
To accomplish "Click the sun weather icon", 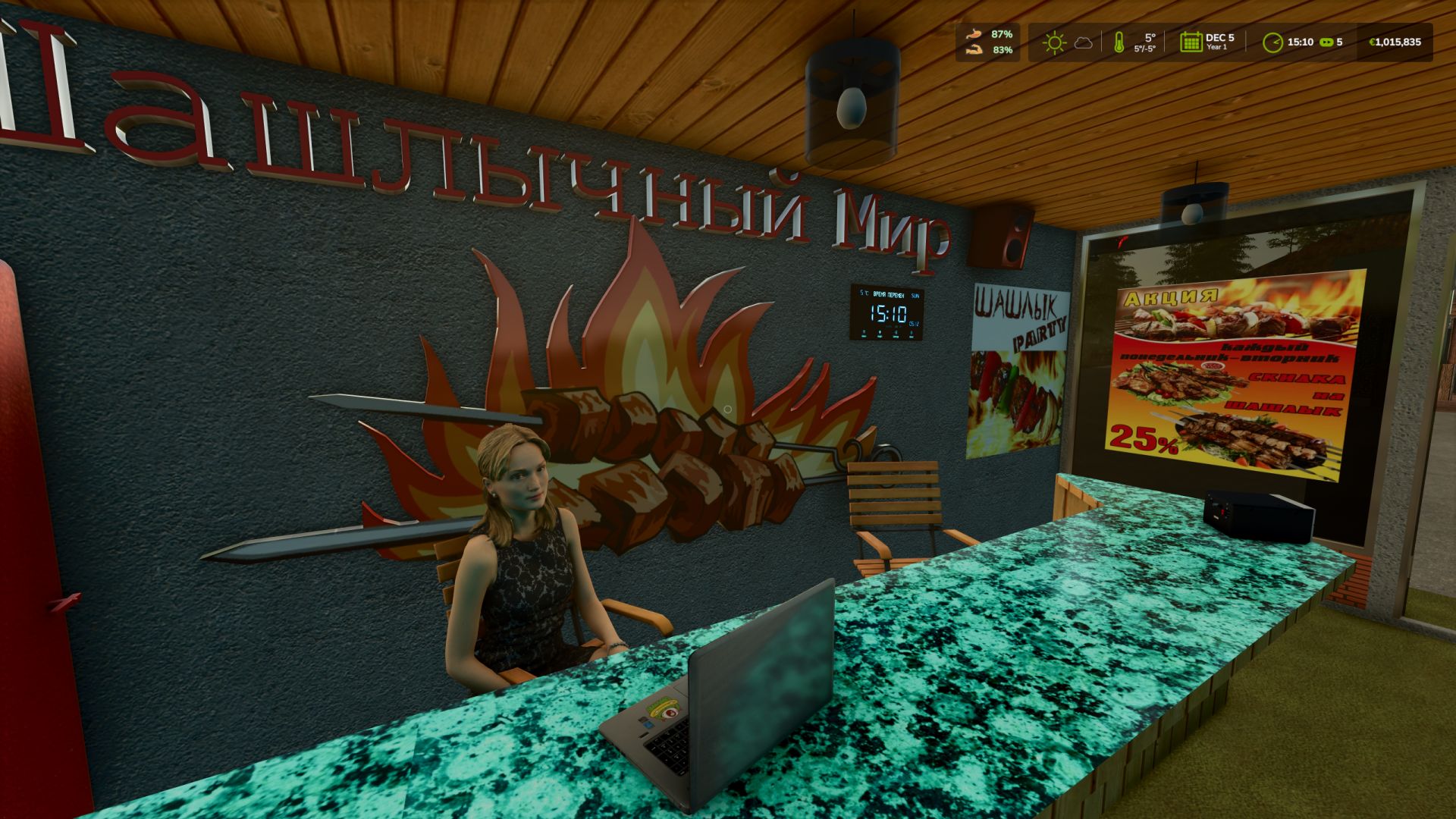I will point(1054,42).
